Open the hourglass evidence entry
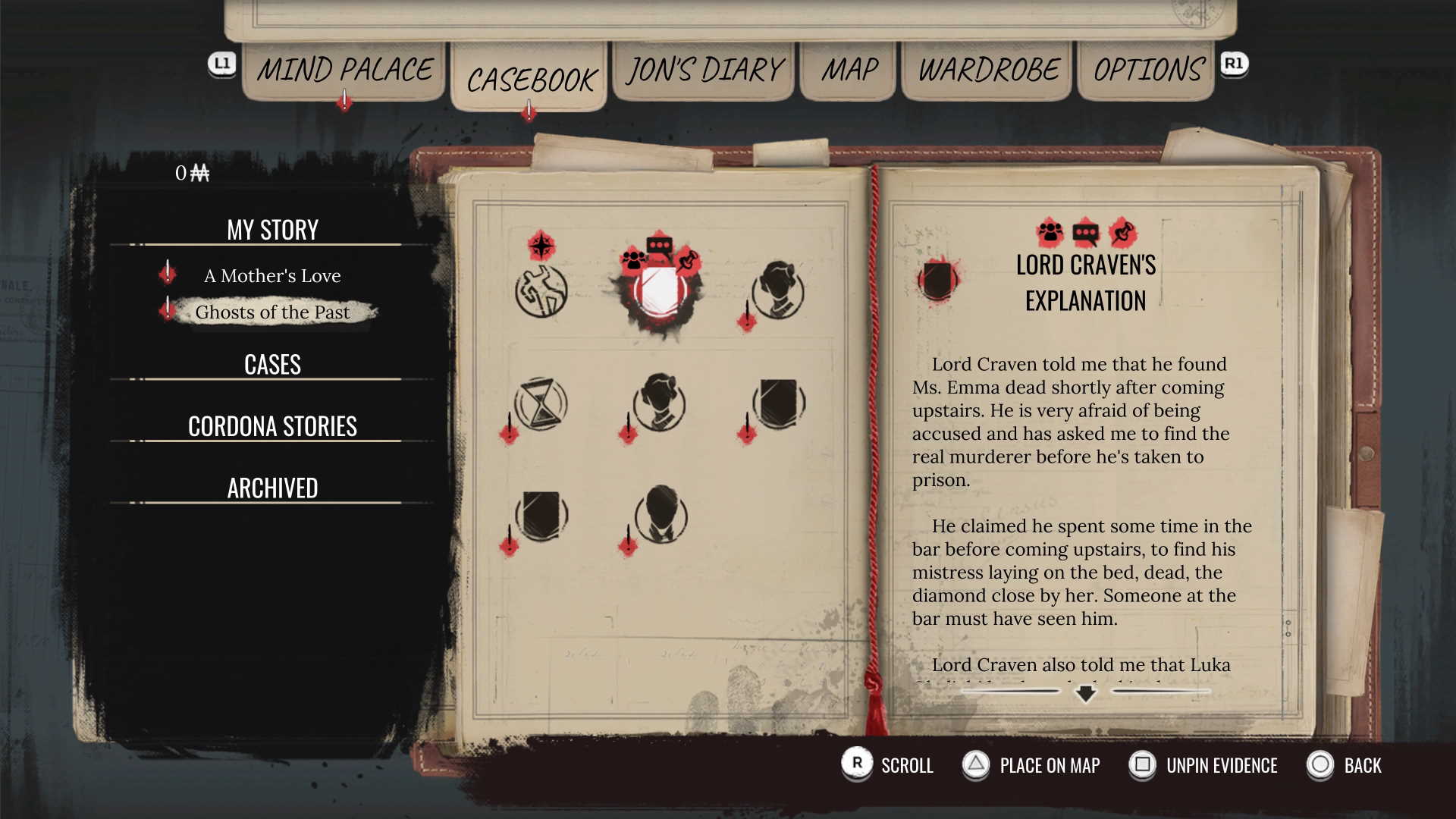Screen dimensions: 1456x819 541,404
